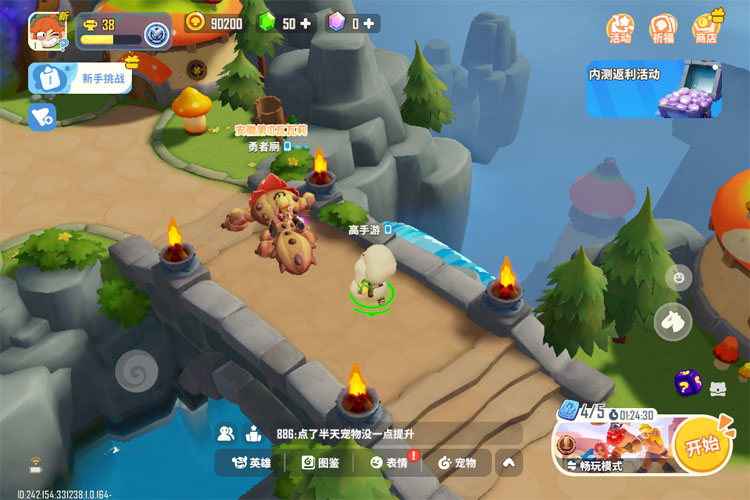Screen dimensions: 750x500
Task: Open the 新手挑战 newbie challenge
Action: (x=81, y=78)
